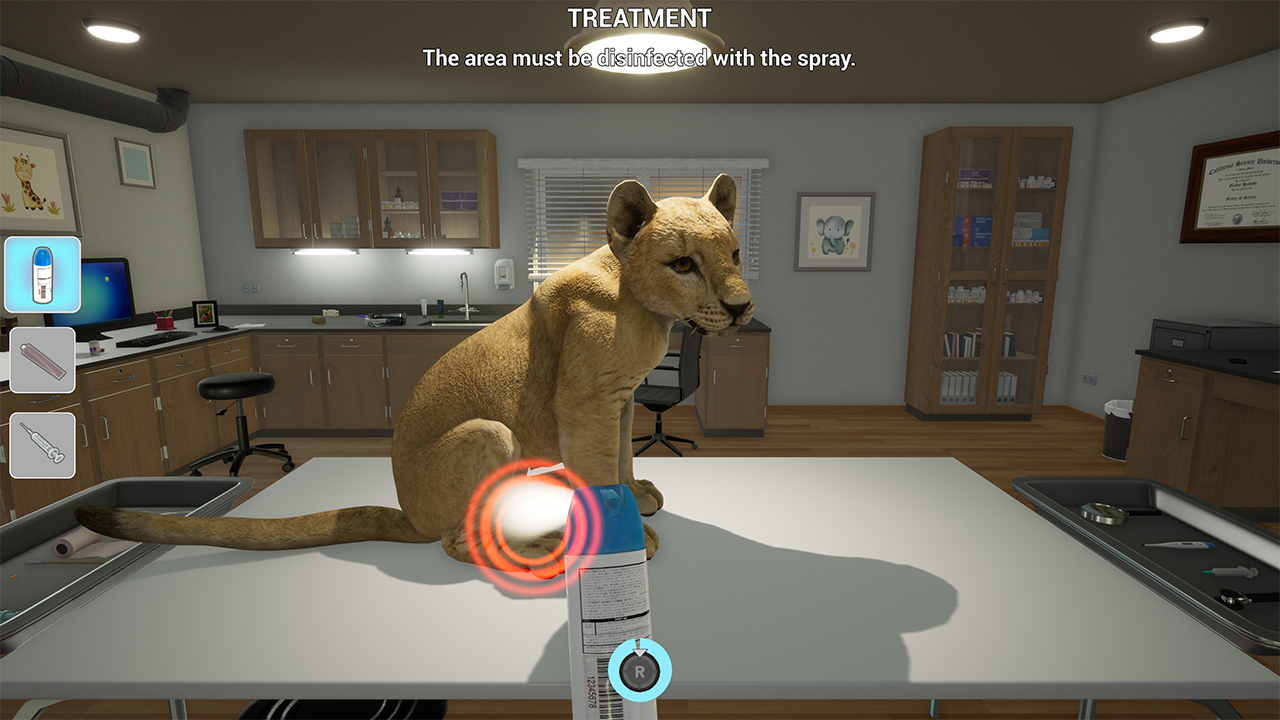Screen dimensions: 1280x720
Task: Select the disinfectant spray tool in sidebar
Action: 42,272
